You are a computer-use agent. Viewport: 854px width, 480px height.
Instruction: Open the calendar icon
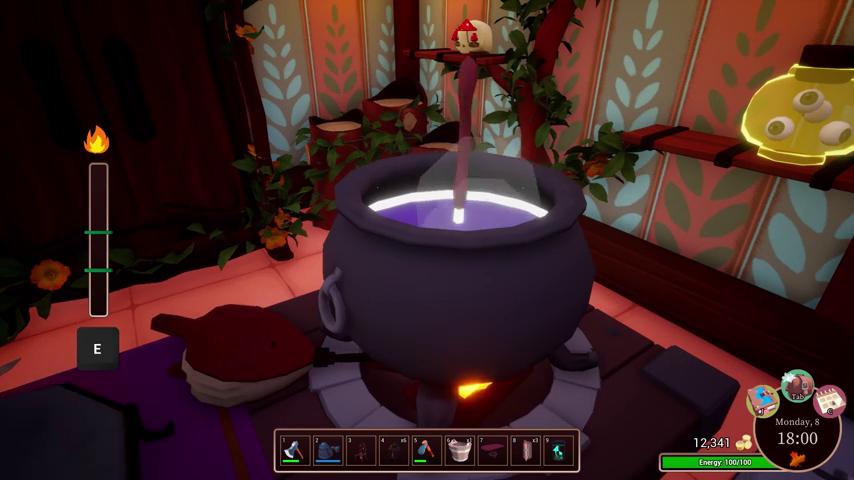[829, 400]
